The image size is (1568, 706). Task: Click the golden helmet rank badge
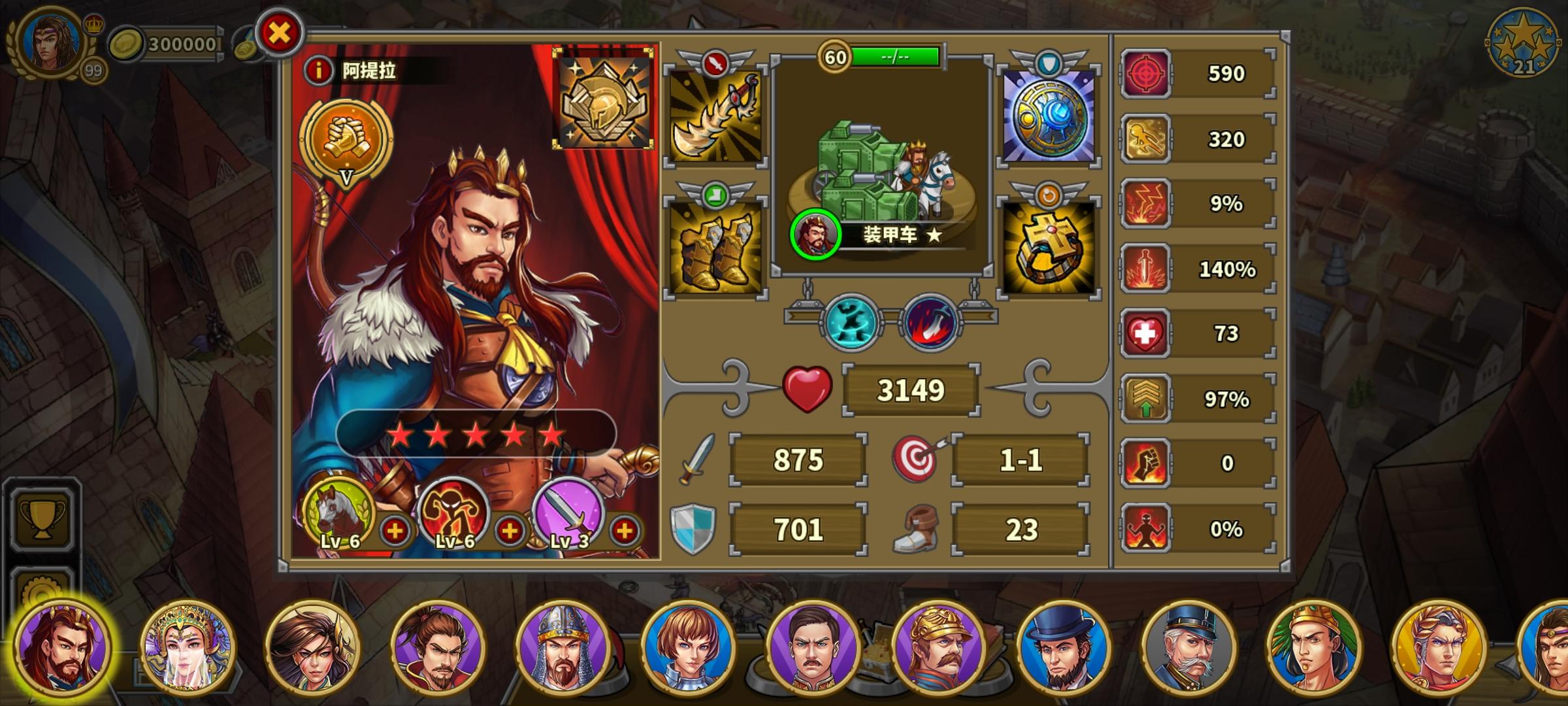click(604, 99)
